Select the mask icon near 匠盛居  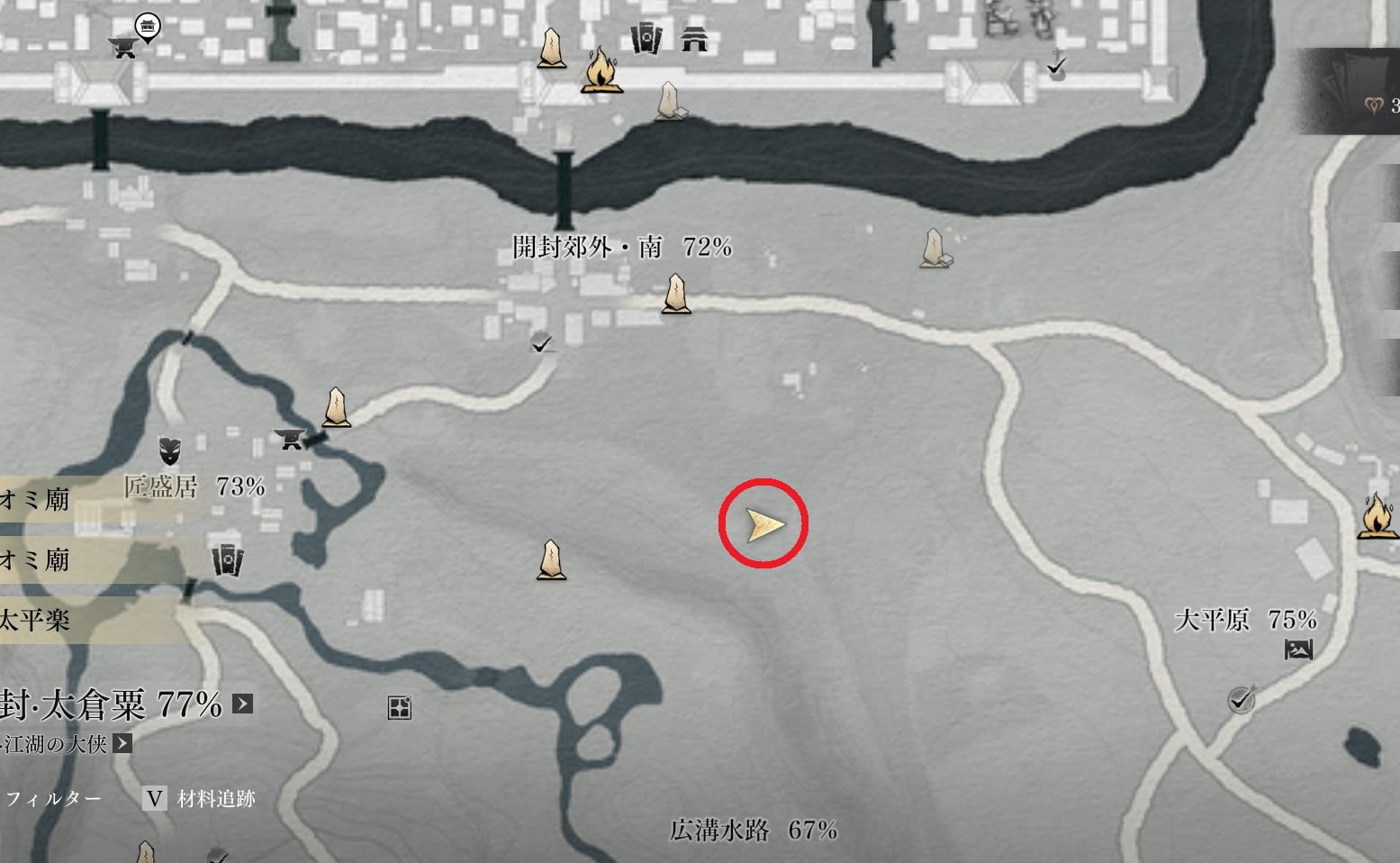(169, 450)
